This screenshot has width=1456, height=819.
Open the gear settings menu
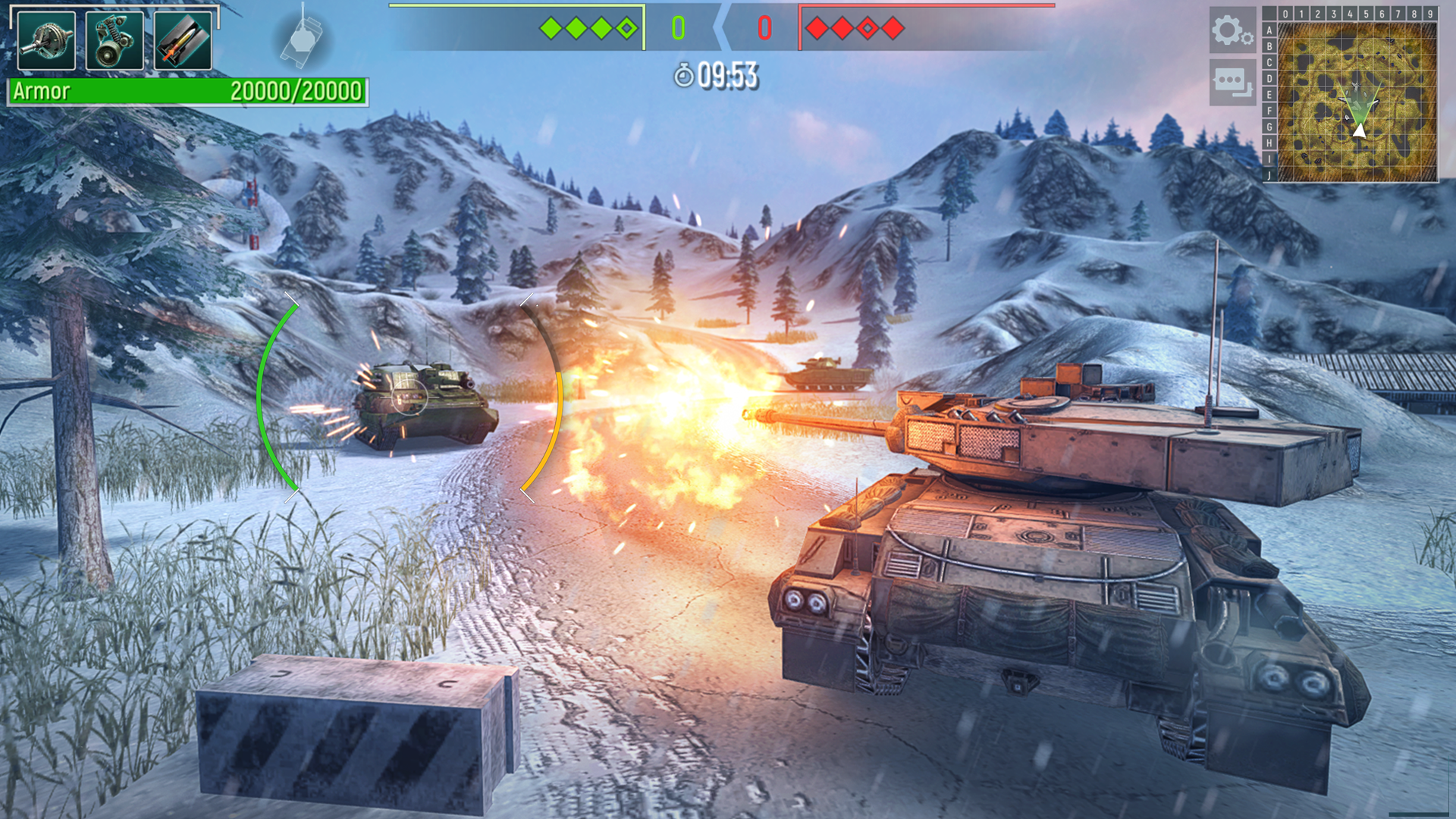tap(1232, 31)
